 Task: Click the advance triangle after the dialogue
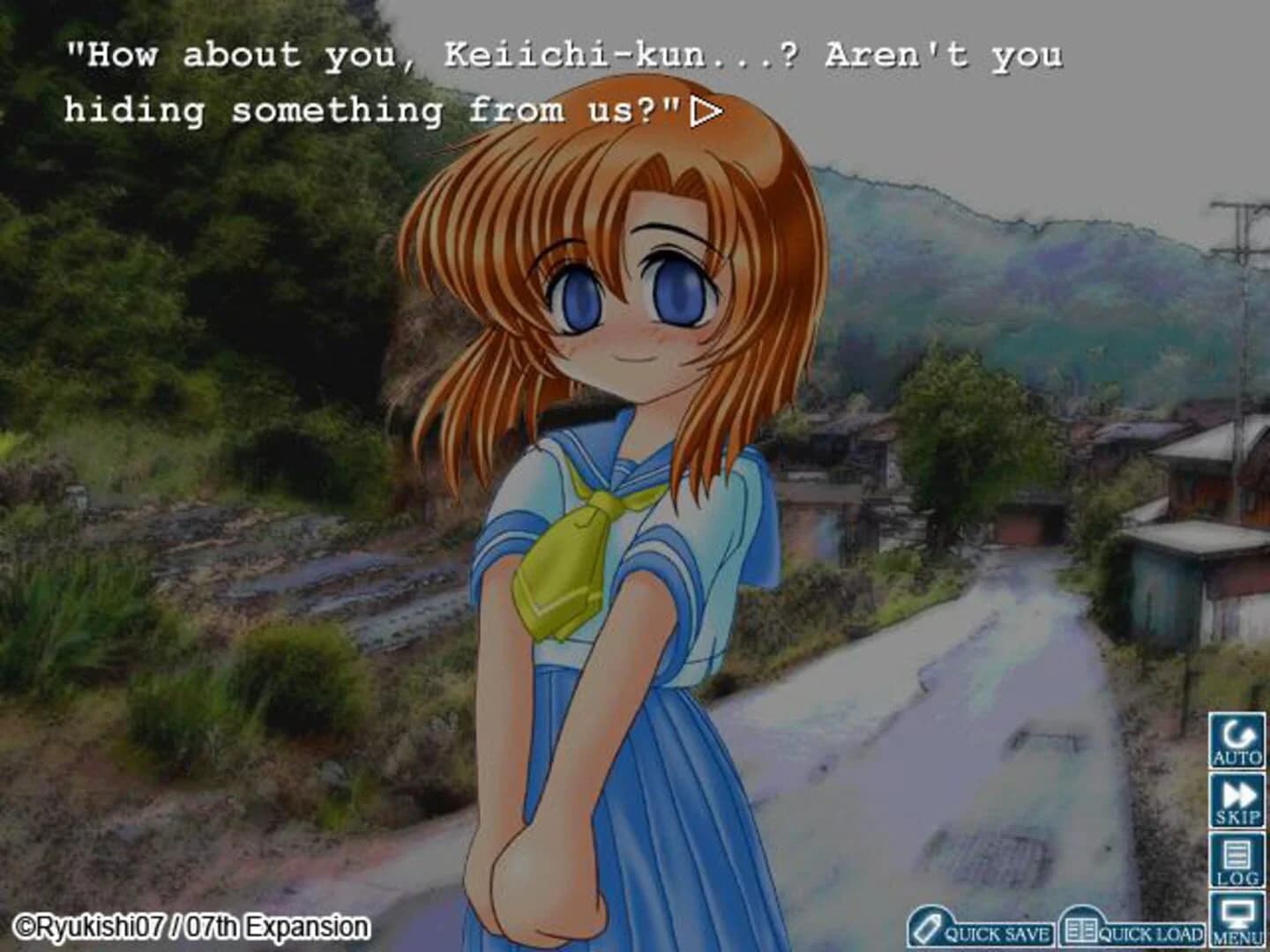pyautogui.click(x=706, y=110)
